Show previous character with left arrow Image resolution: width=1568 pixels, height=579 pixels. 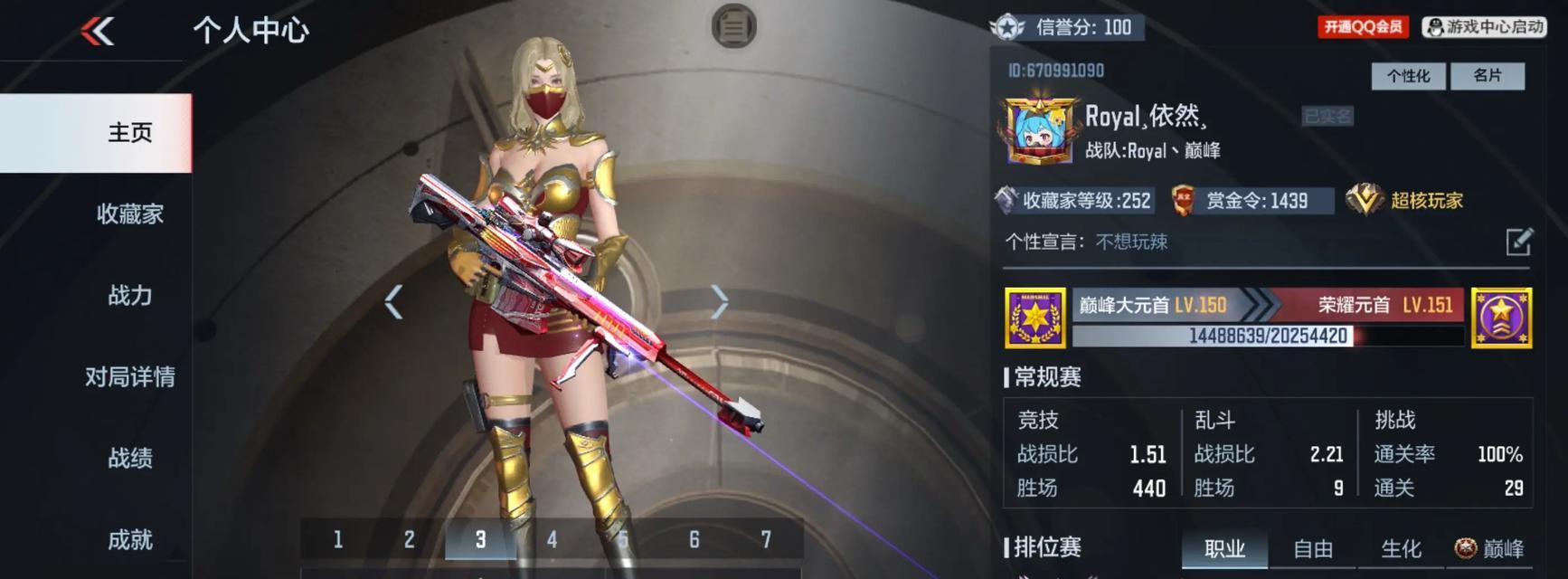coord(393,302)
